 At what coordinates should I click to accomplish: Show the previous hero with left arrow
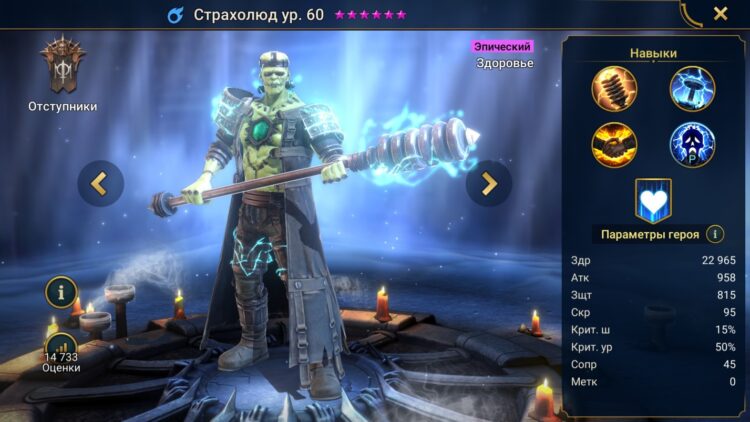101,183
